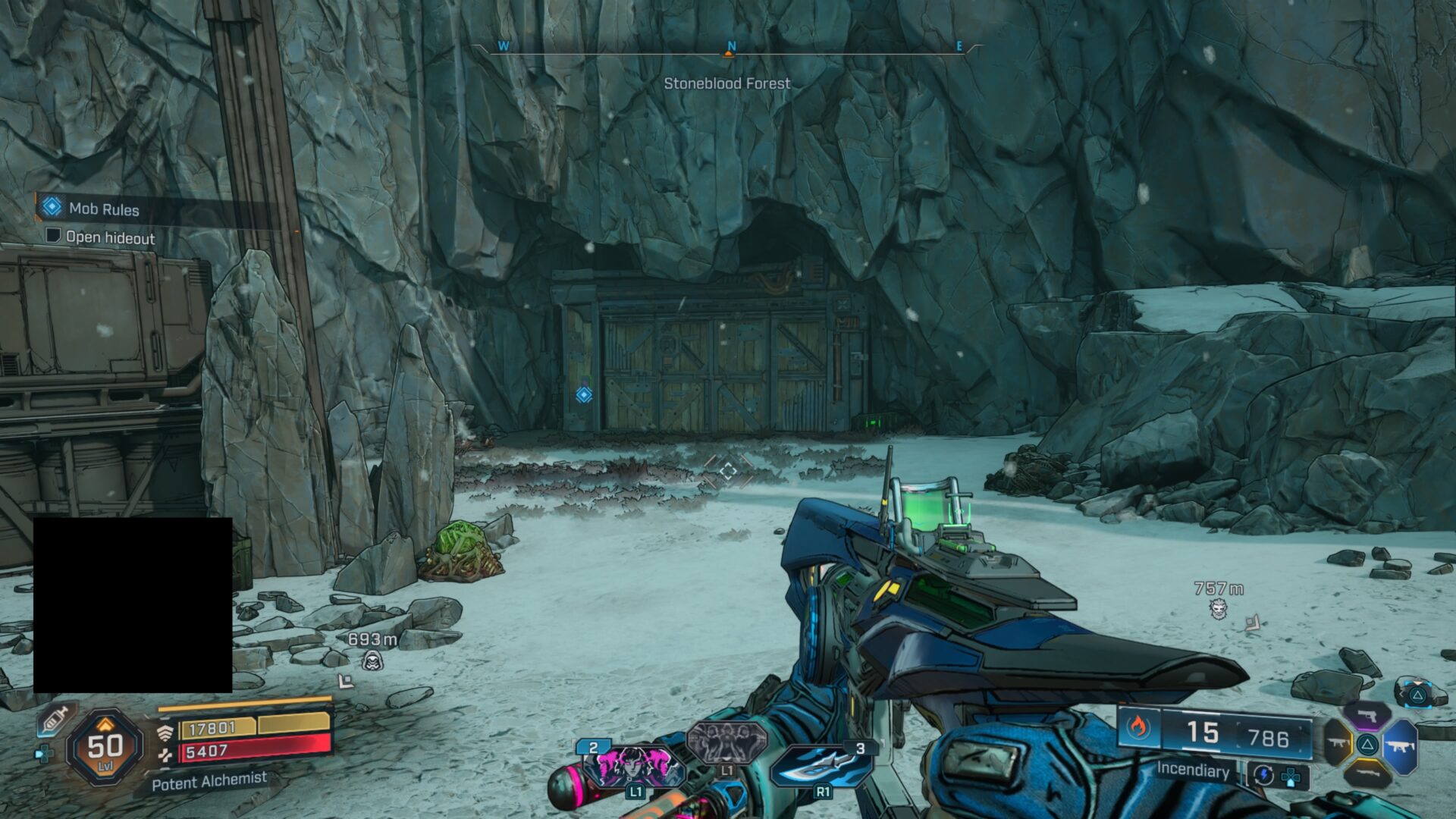This screenshot has height=819, width=1456.
Task: Click the N marker on the compass bar
Action: [730, 45]
